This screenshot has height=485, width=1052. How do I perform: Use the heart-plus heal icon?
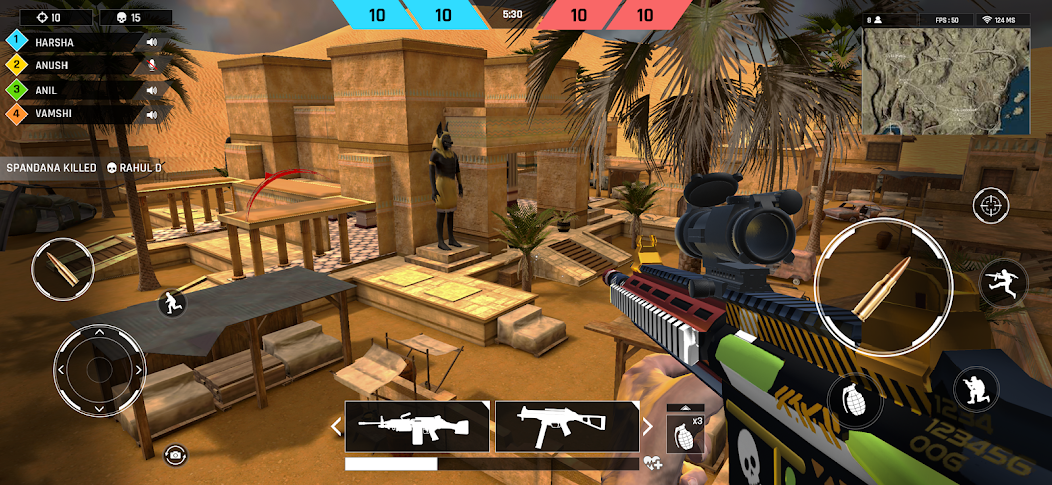[x=653, y=463]
